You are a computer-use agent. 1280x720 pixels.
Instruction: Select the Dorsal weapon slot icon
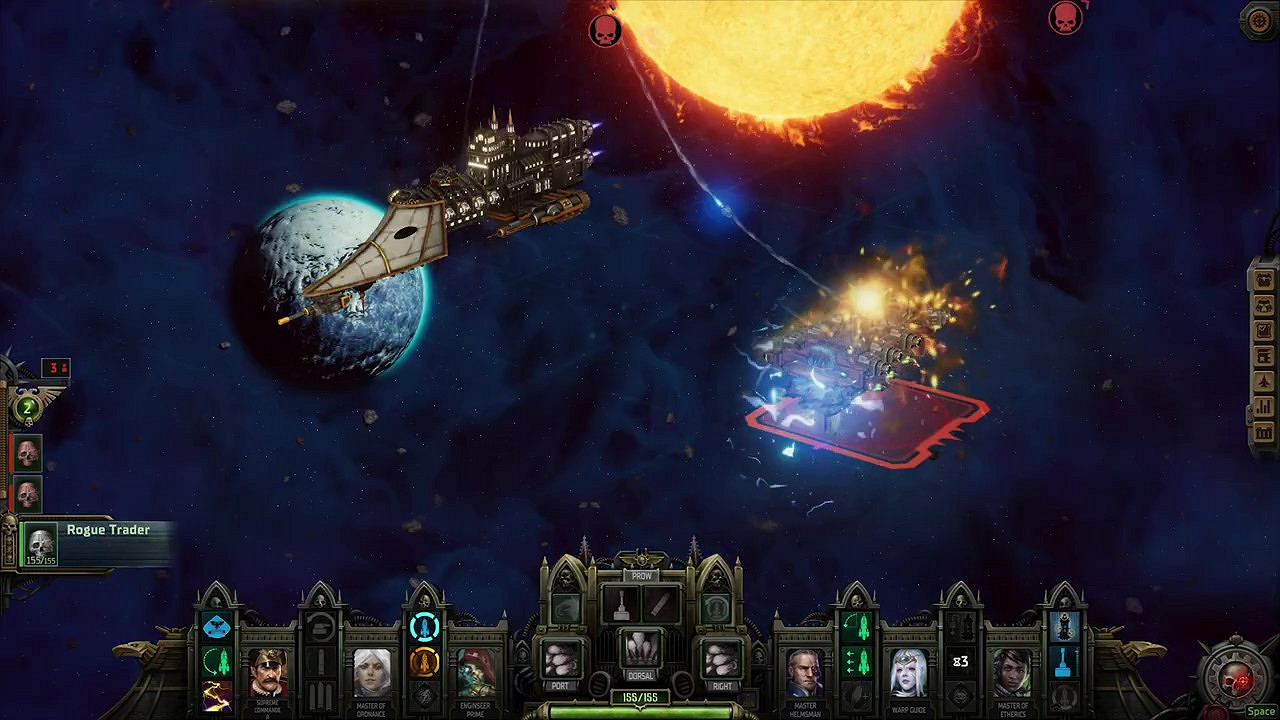(x=641, y=649)
